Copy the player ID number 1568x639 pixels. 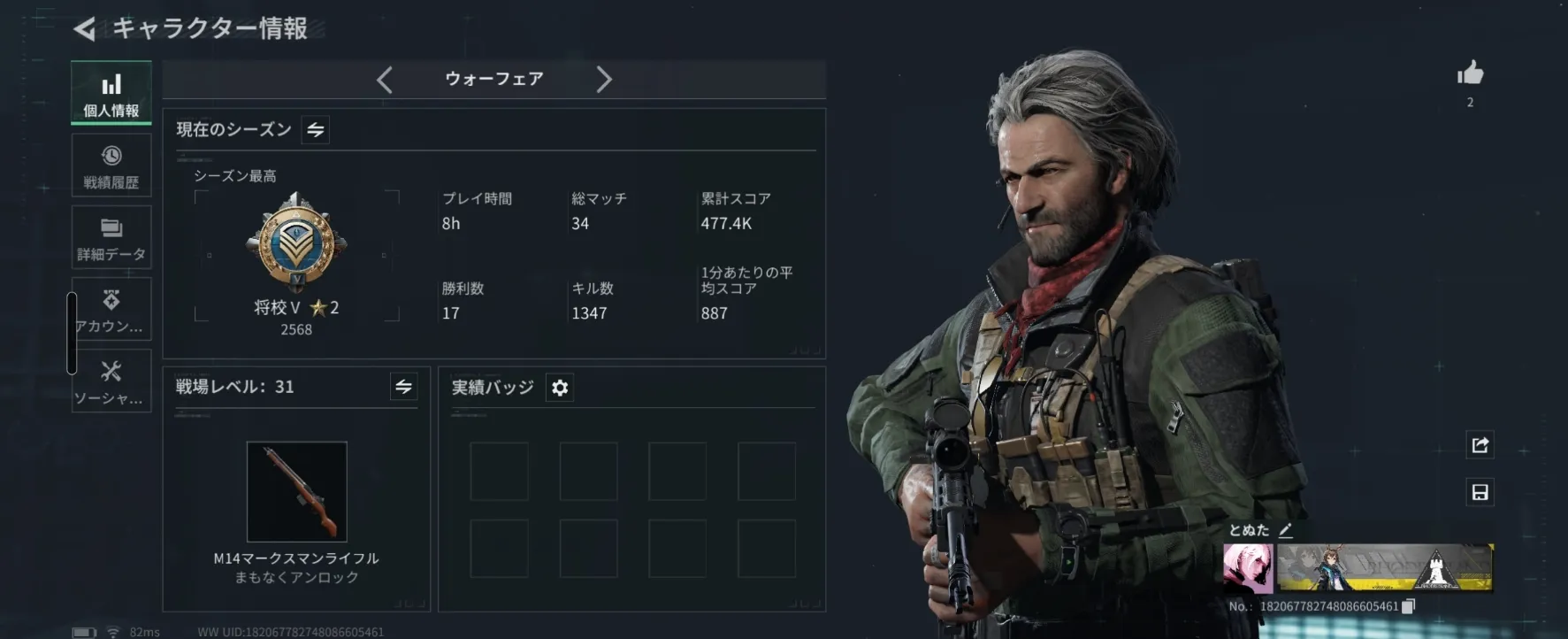coord(1409,606)
